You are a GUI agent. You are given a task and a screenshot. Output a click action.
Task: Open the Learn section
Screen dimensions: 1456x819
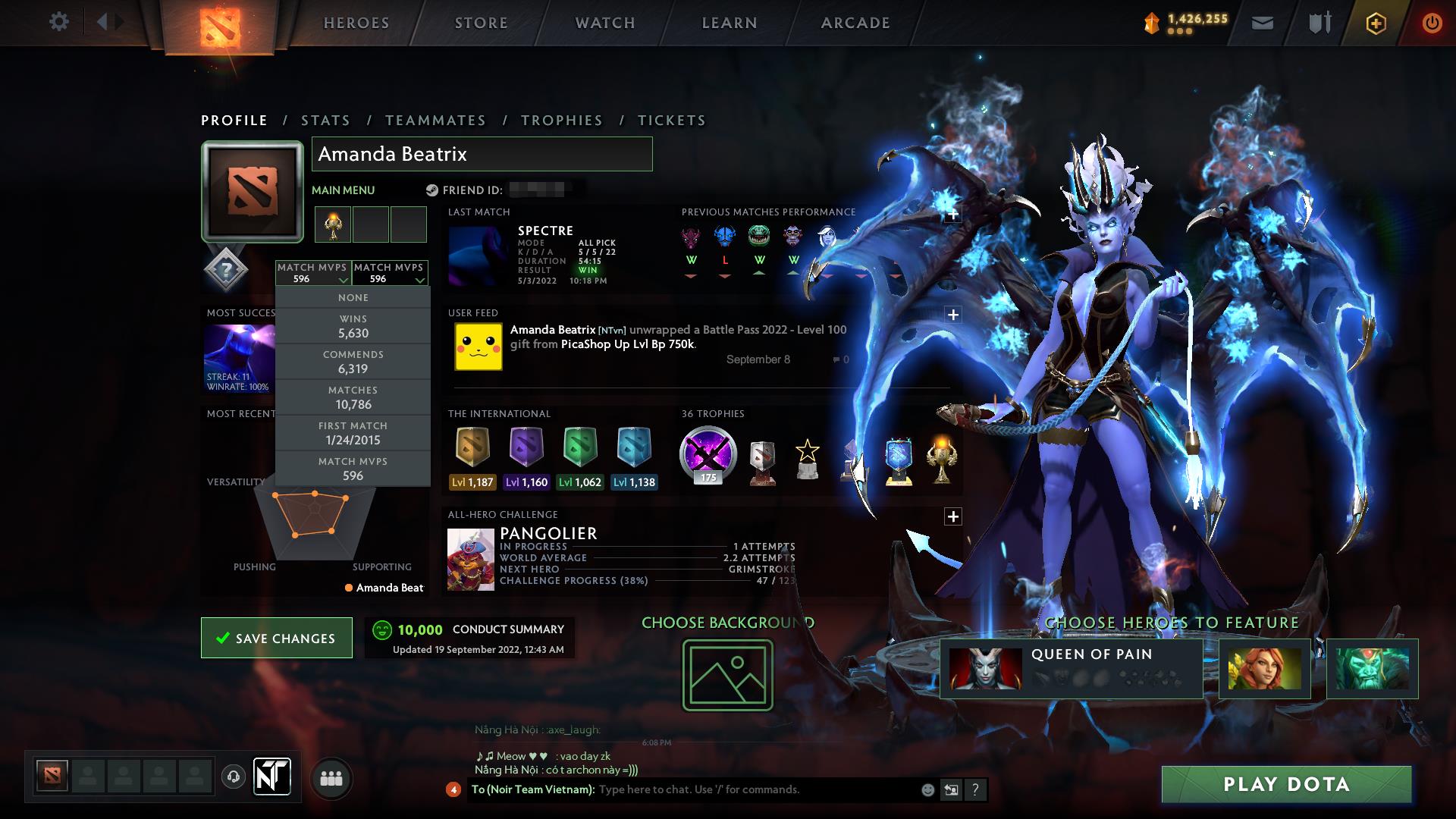tap(730, 23)
